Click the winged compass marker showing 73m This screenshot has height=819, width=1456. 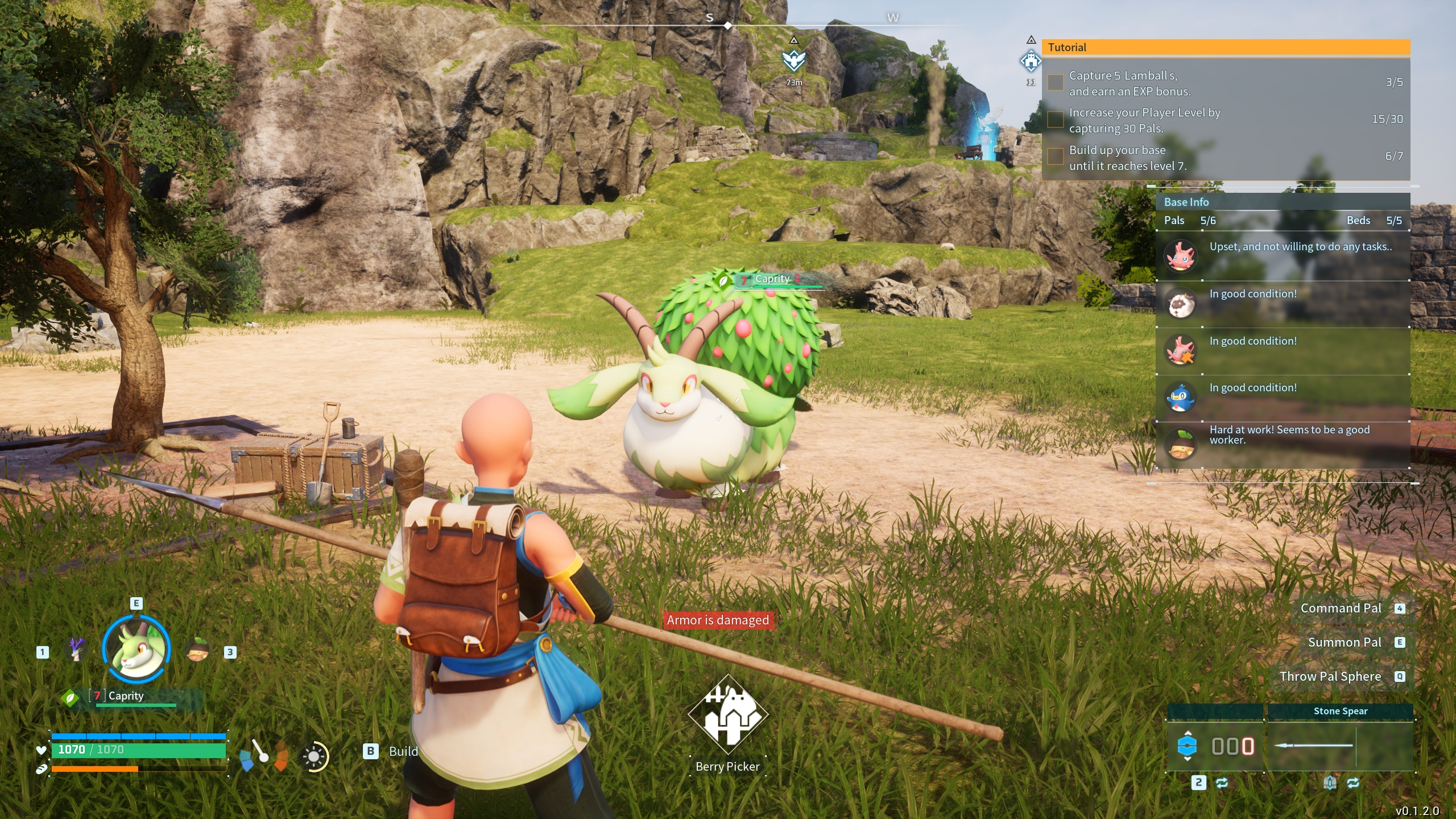[x=794, y=60]
